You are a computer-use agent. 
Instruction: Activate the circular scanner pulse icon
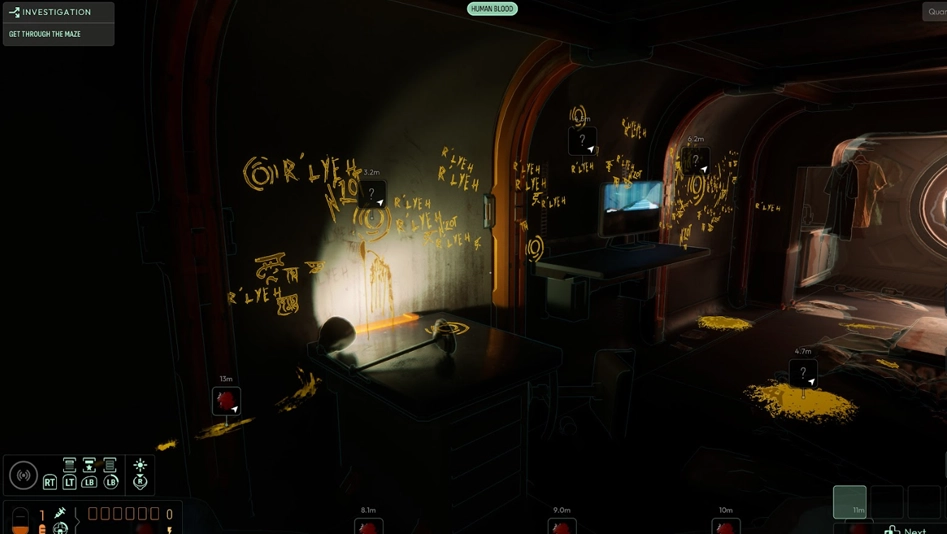pos(23,475)
